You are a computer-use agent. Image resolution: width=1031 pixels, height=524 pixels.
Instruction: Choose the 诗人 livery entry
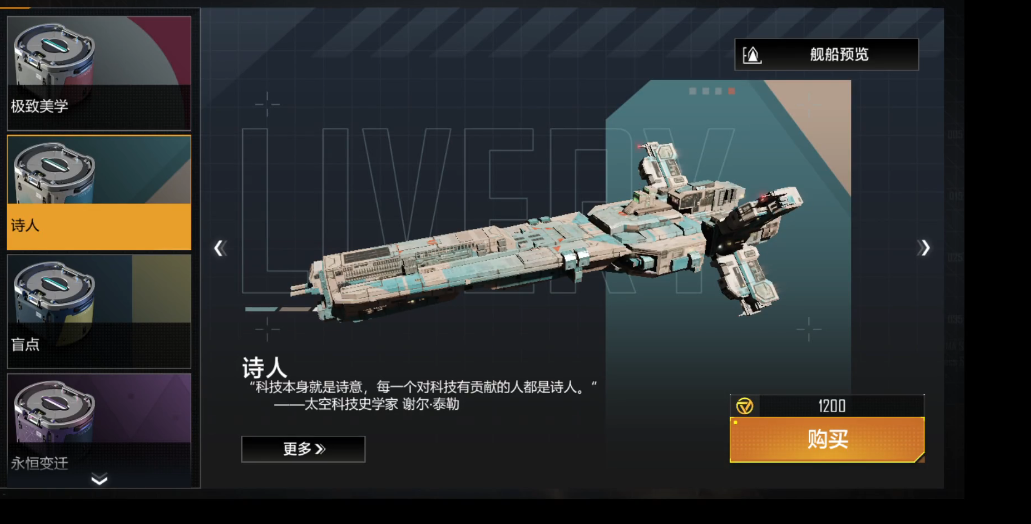pos(99,192)
